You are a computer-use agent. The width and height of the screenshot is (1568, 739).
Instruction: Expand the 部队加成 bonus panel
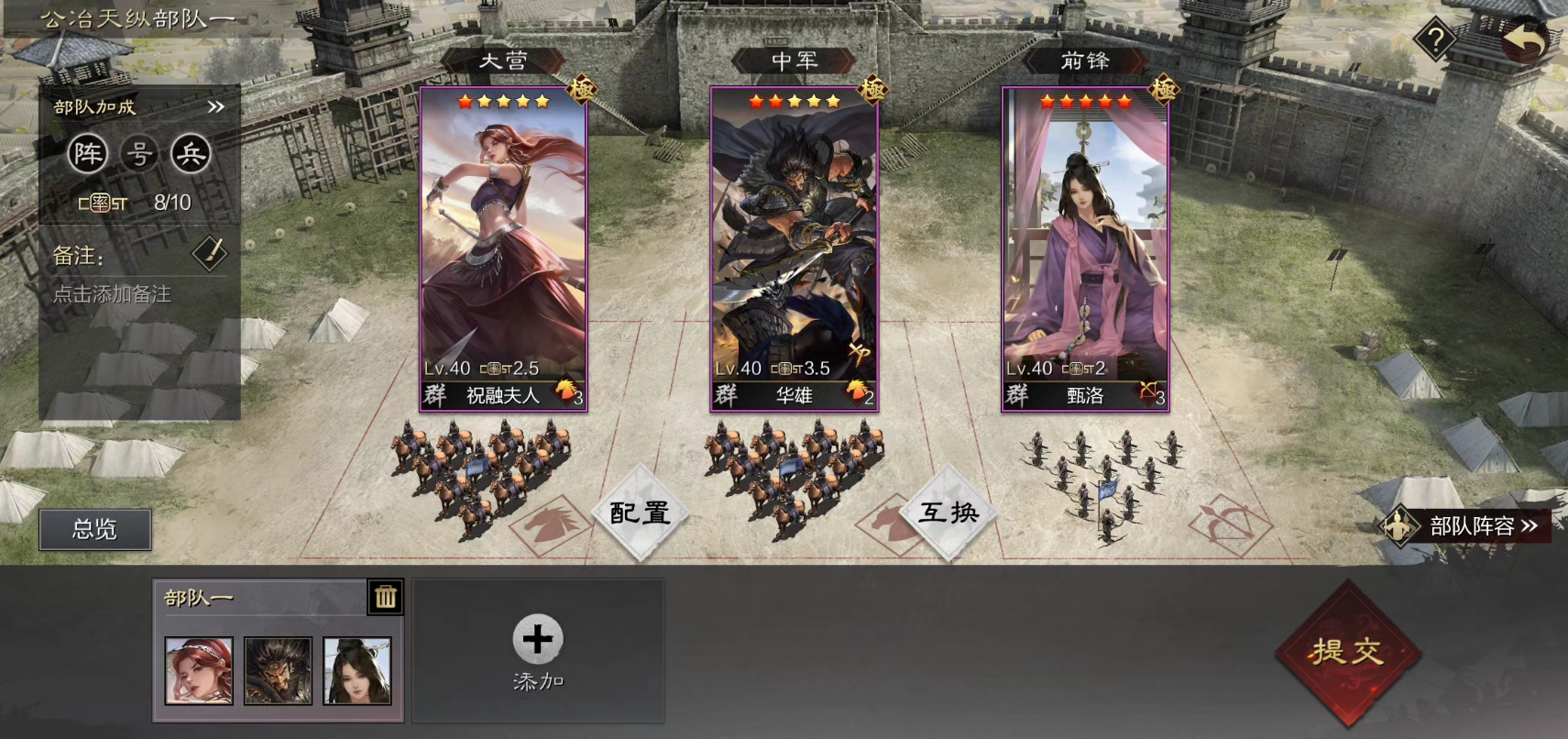pyautogui.click(x=216, y=107)
